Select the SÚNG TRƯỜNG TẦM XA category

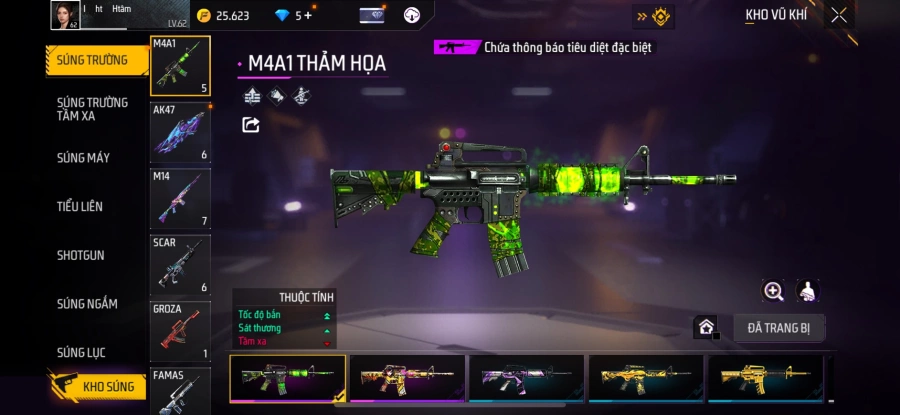pyautogui.click(x=92, y=109)
